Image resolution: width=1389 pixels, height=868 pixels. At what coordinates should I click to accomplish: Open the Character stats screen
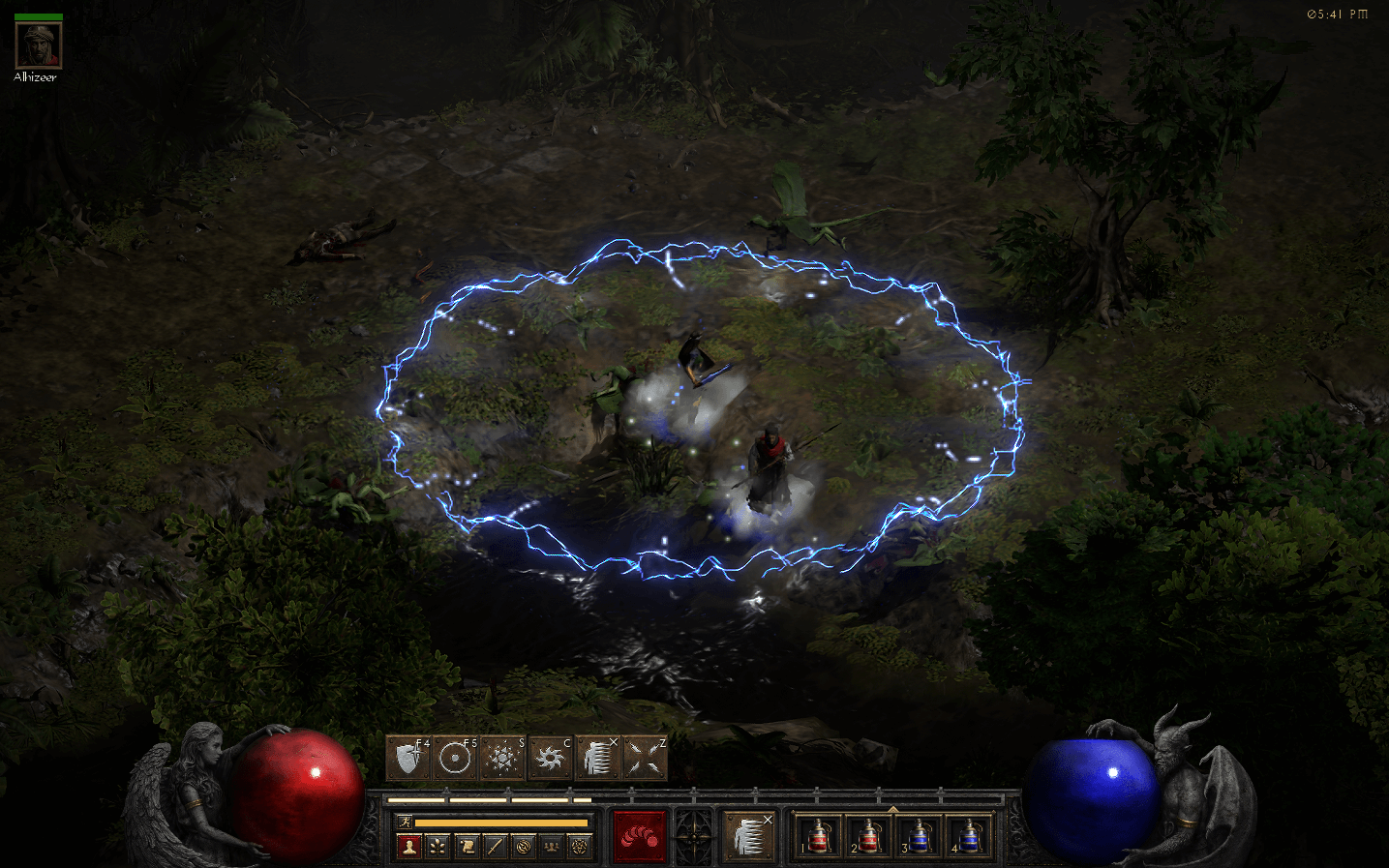410,846
